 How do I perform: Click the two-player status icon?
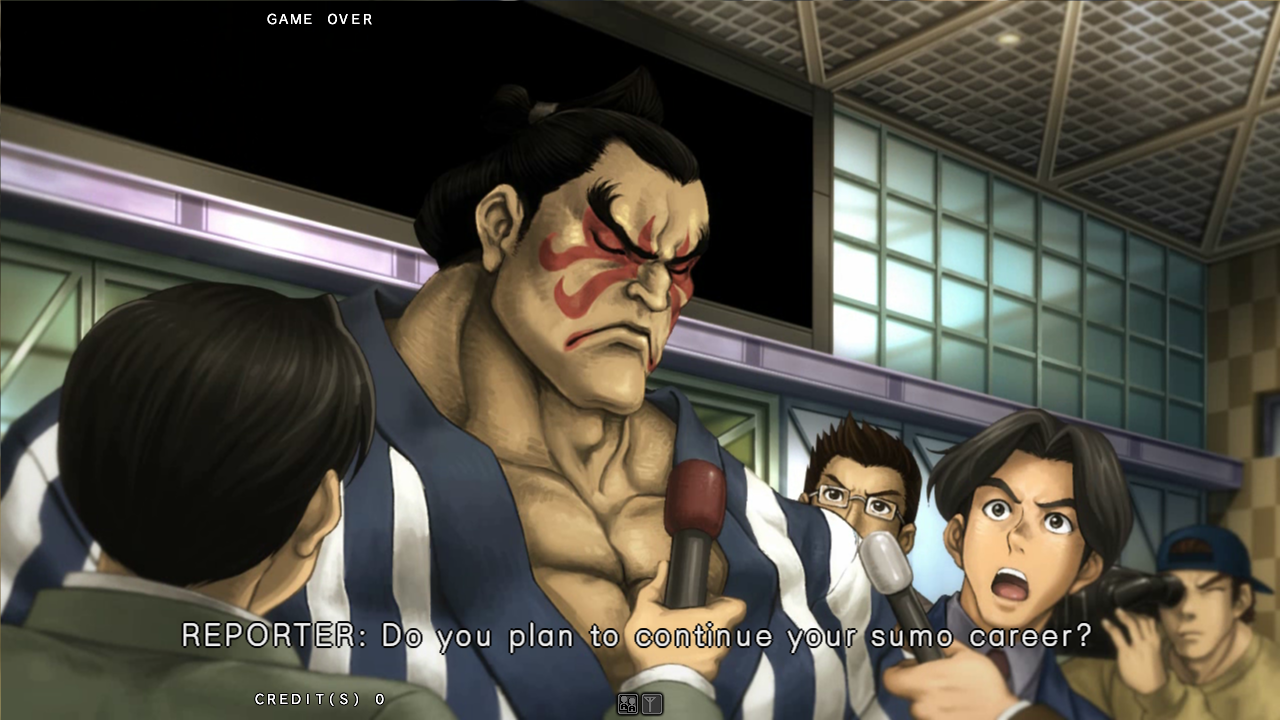(x=628, y=704)
